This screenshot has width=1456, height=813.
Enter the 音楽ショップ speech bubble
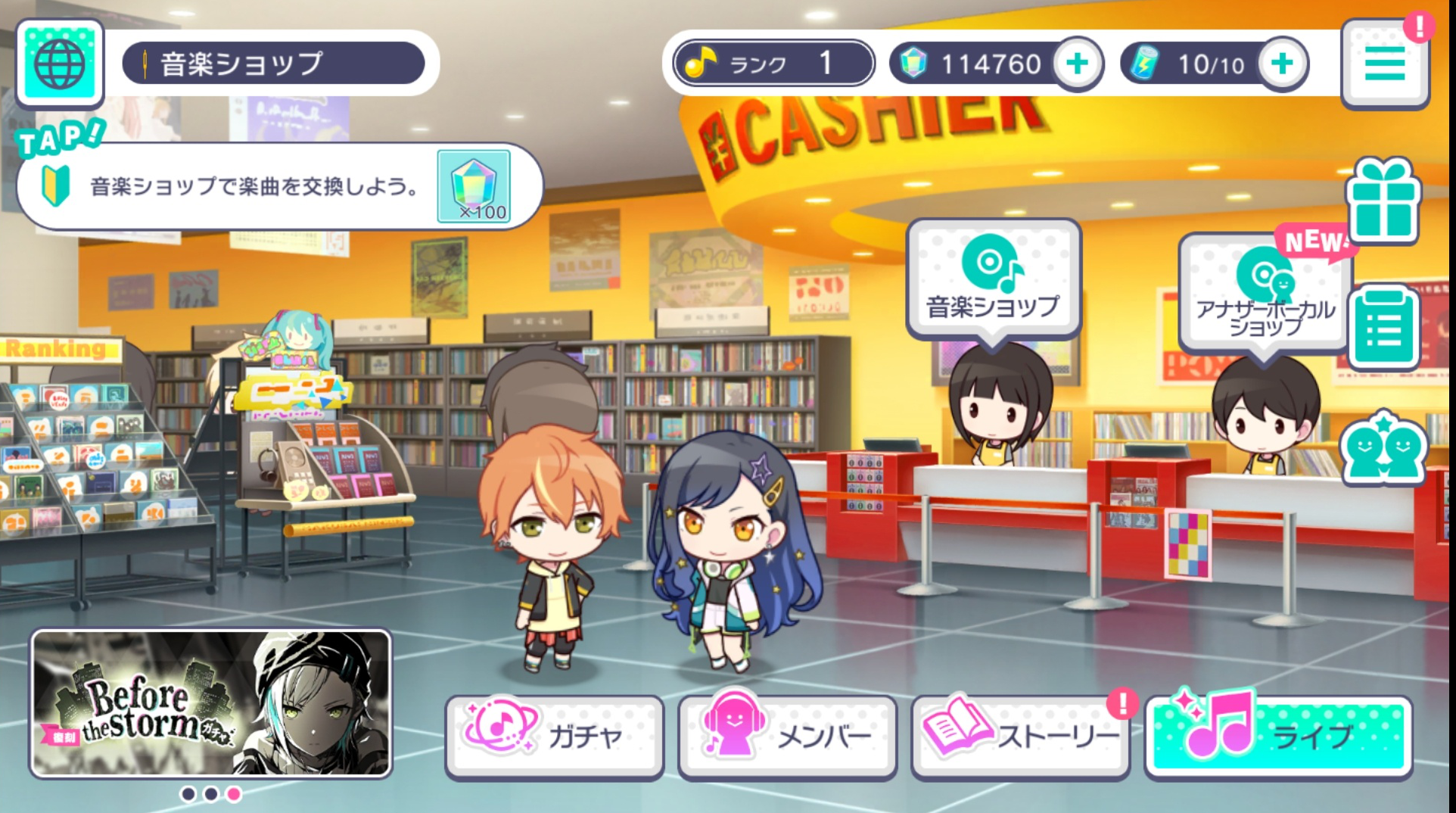pos(993,279)
